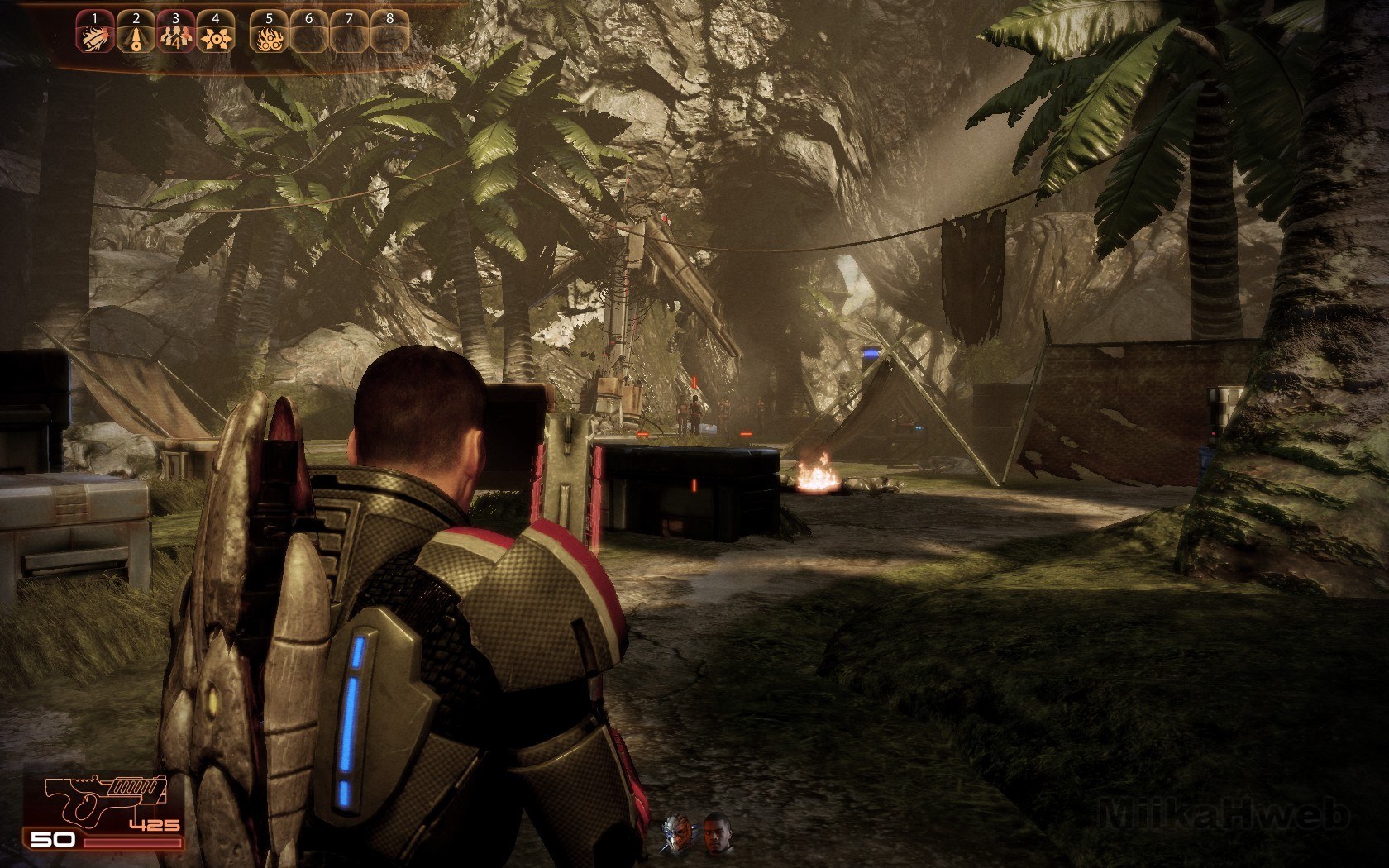Trigger the squad silhouettes power in slot 3
The image size is (1389, 868).
(x=174, y=37)
